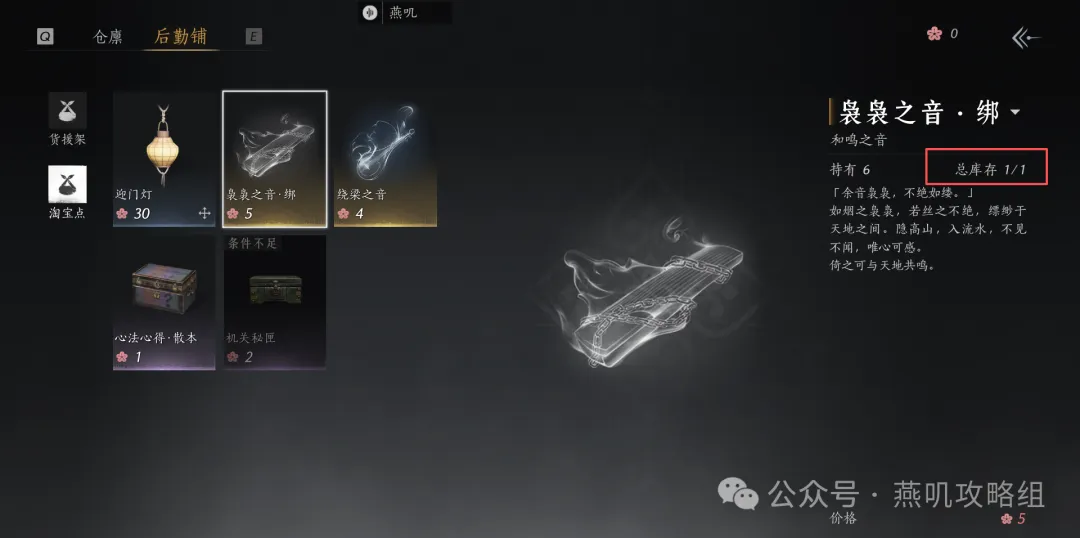Image resolution: width=1080 pixels, height=538 pixels.
Task: Select the 迎门灯 lantern item
Action: tap(164, 159)
